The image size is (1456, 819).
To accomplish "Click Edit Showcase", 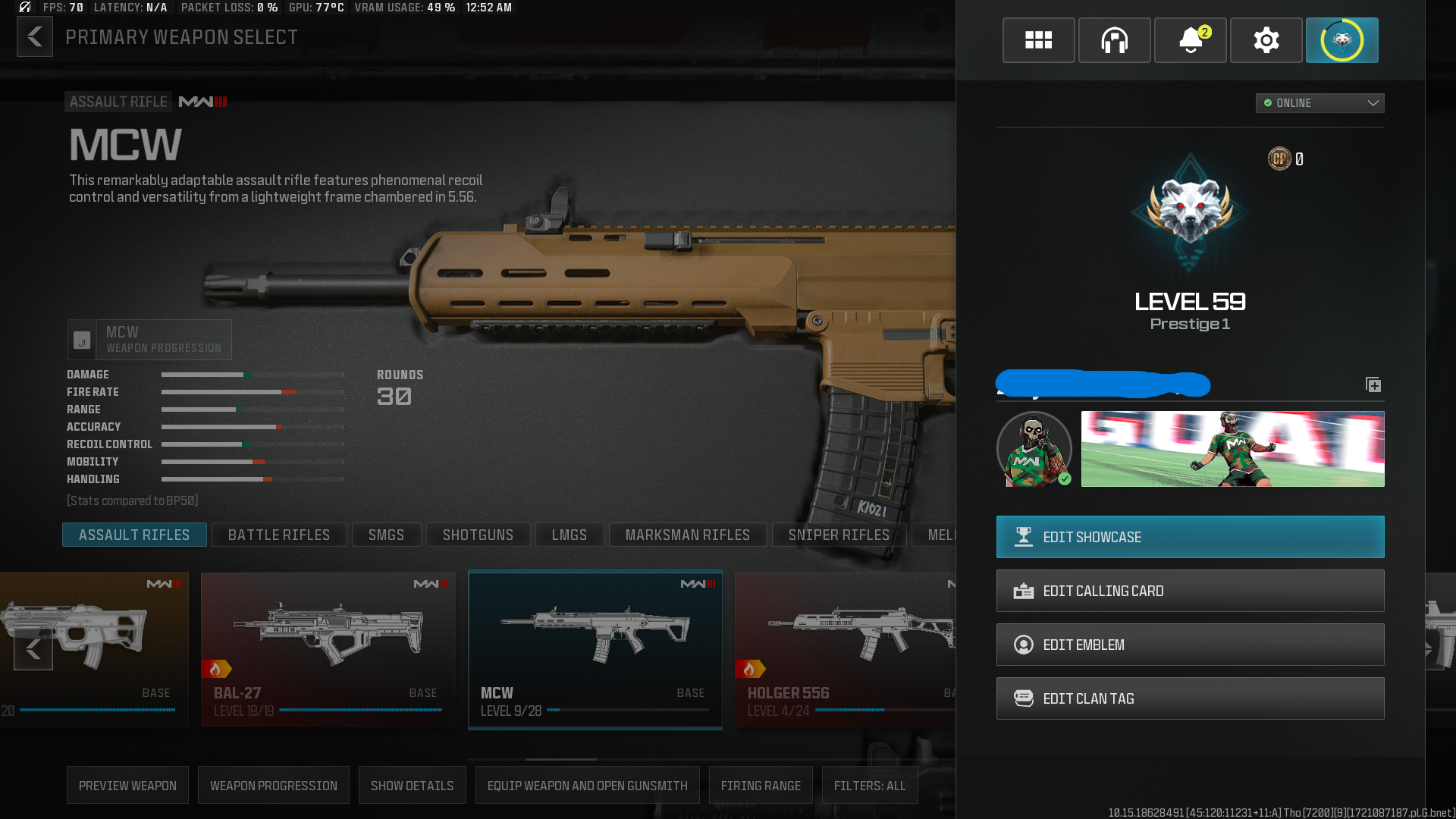I will [x=1189, y=537].
